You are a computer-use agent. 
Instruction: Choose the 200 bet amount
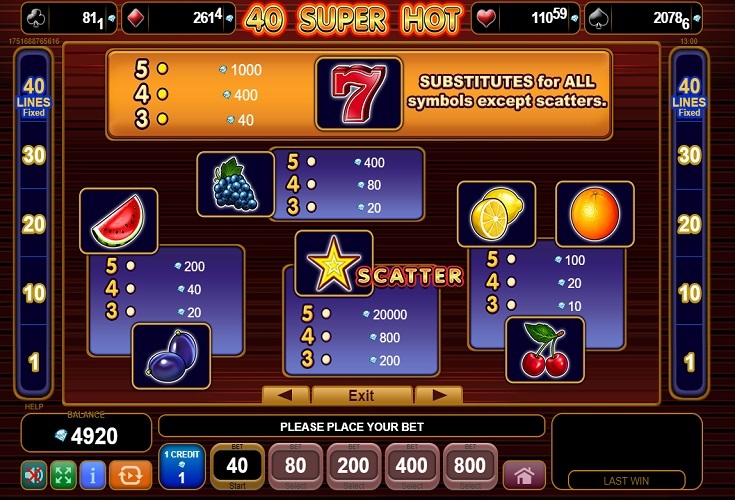coord(355,465)
